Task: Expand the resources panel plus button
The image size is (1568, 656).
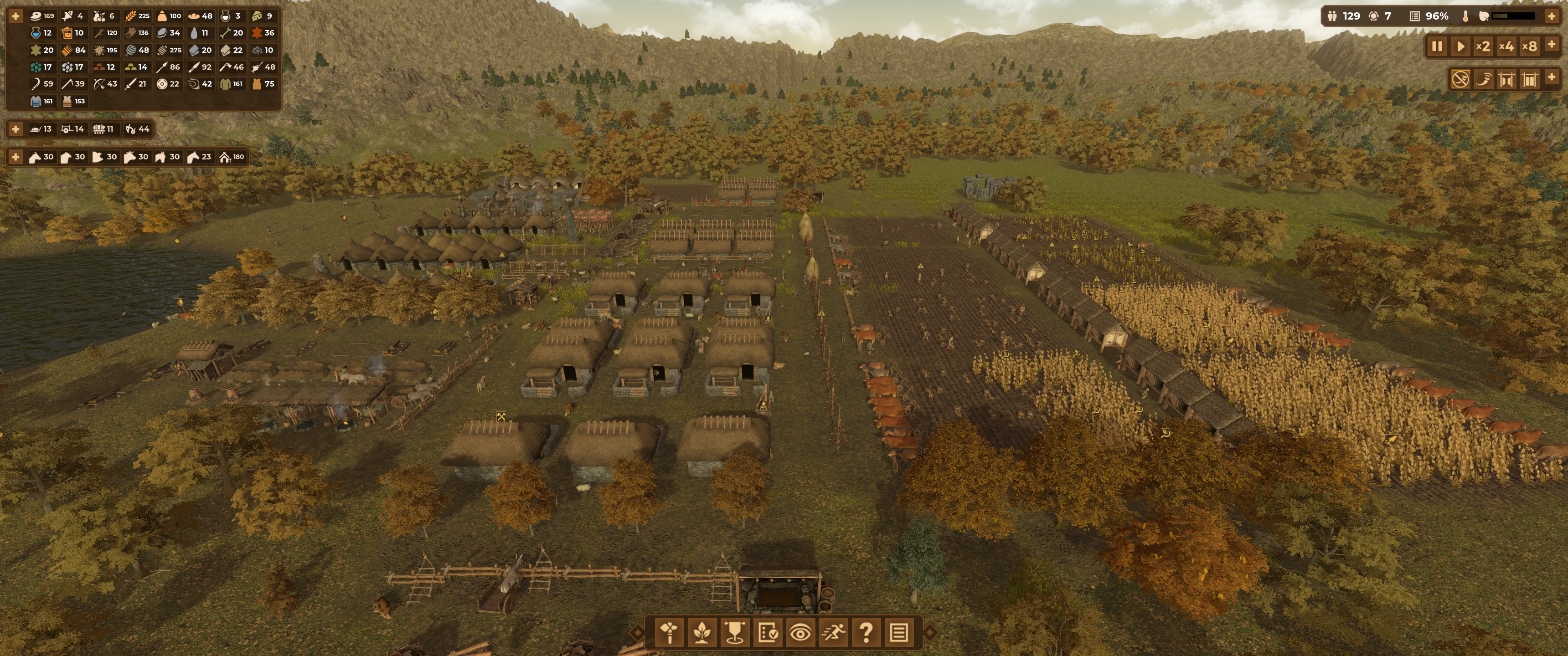Action: (16, 16)
